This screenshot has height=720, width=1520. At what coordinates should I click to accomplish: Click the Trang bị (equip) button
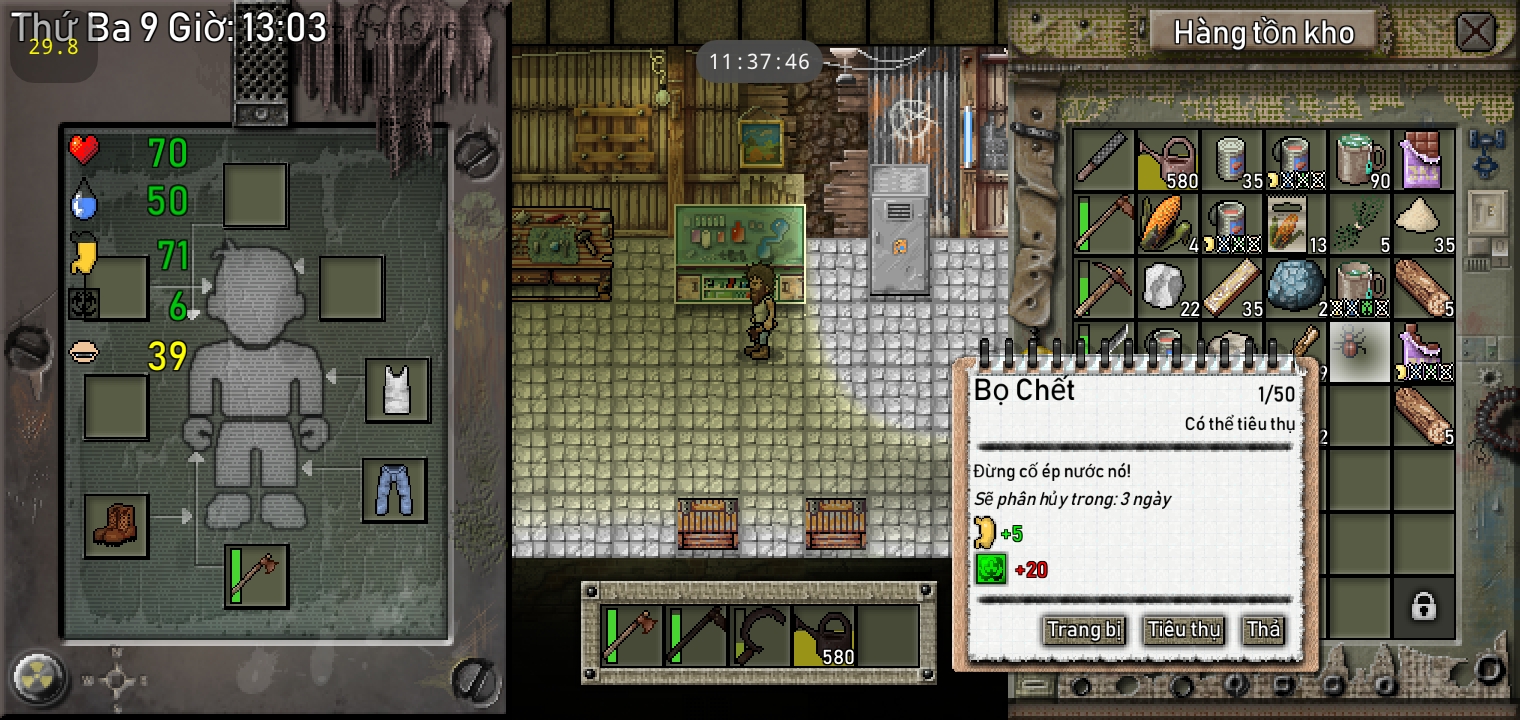[x=1084, y=630]
